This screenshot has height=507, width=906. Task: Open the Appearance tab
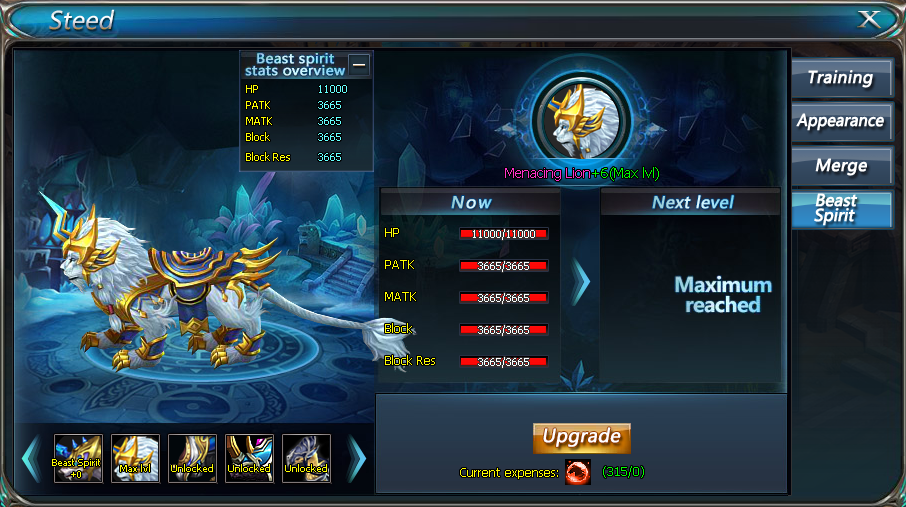coord(840,121)
